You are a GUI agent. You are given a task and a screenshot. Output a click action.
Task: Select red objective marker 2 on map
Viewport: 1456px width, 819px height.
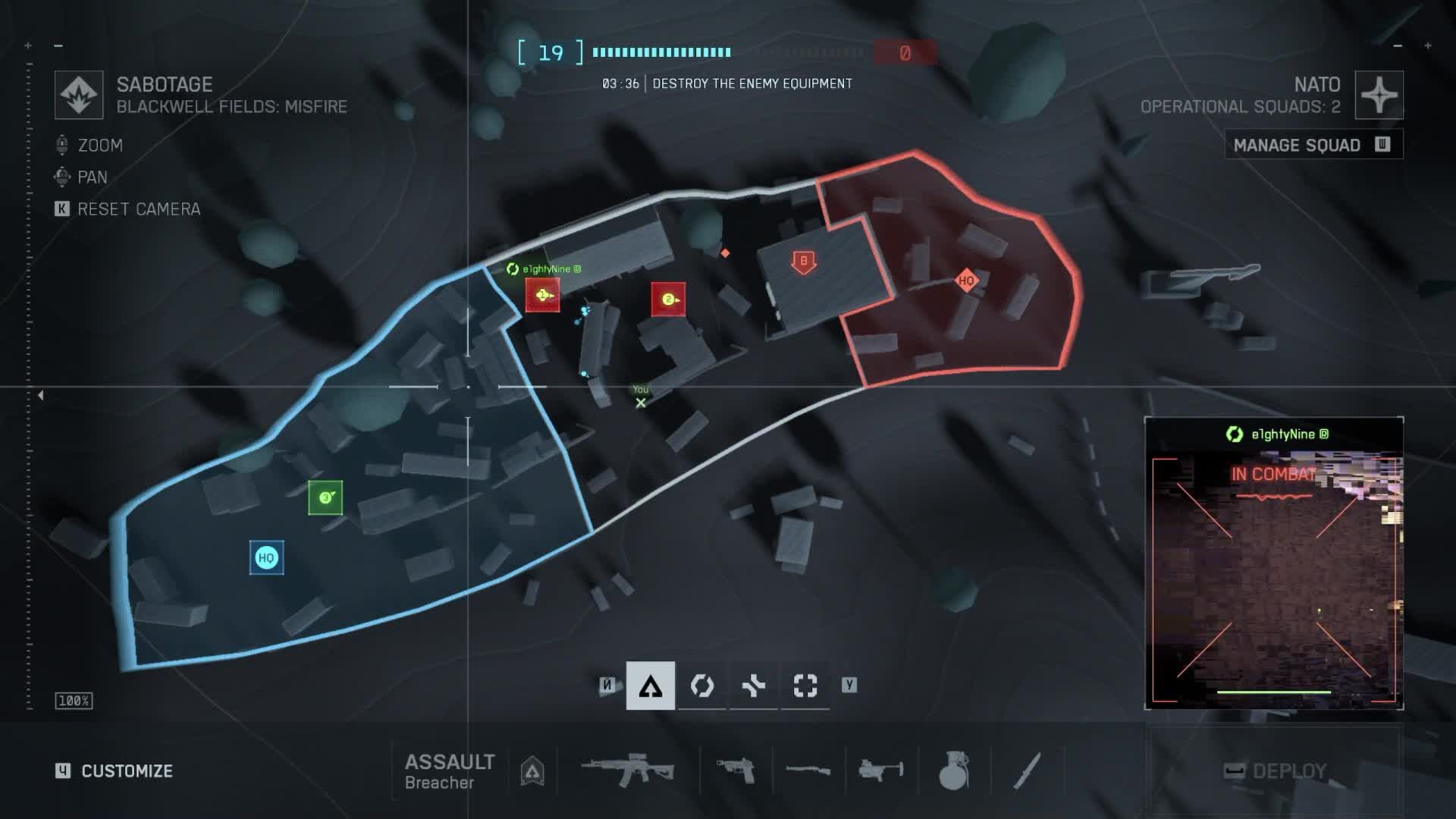[x=668, y=300]
